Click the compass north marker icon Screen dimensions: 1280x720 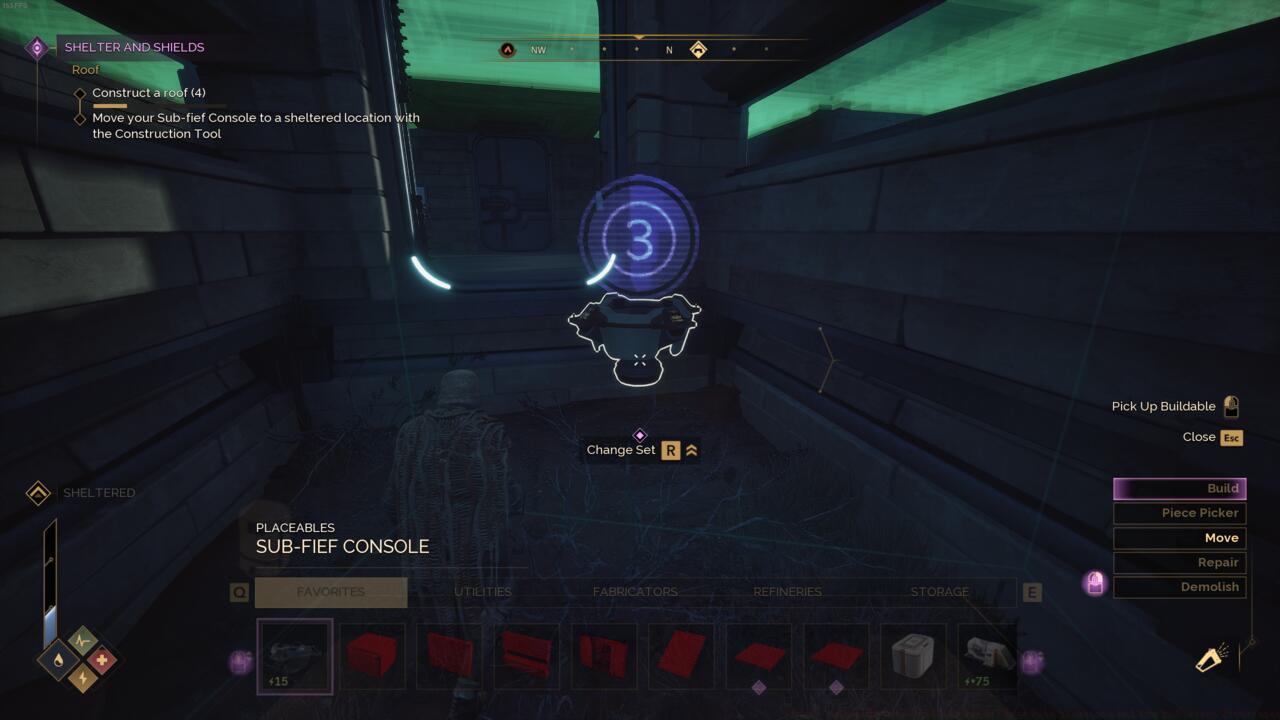669,49
